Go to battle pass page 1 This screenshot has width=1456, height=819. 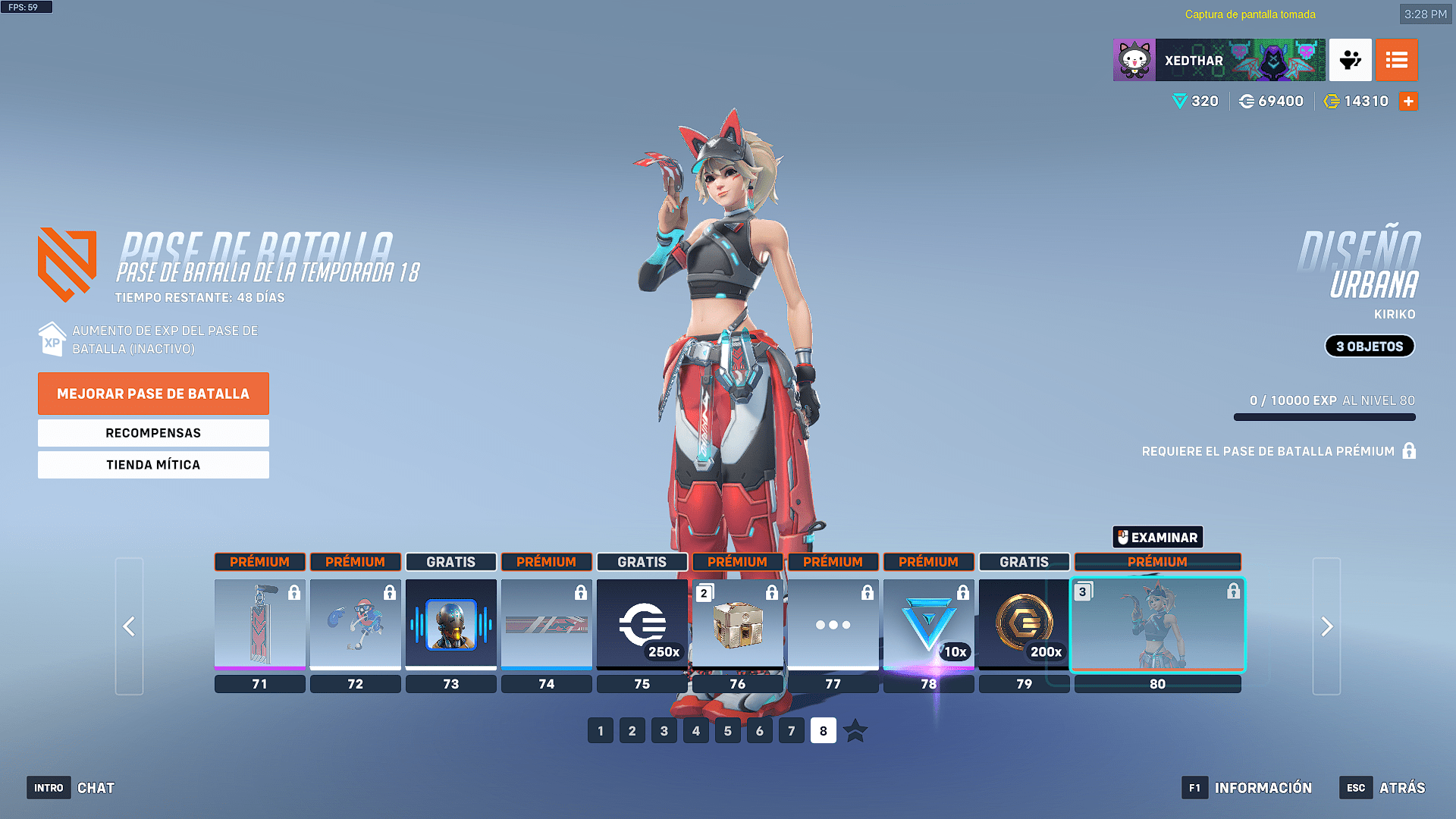click(x=601, y=731)
